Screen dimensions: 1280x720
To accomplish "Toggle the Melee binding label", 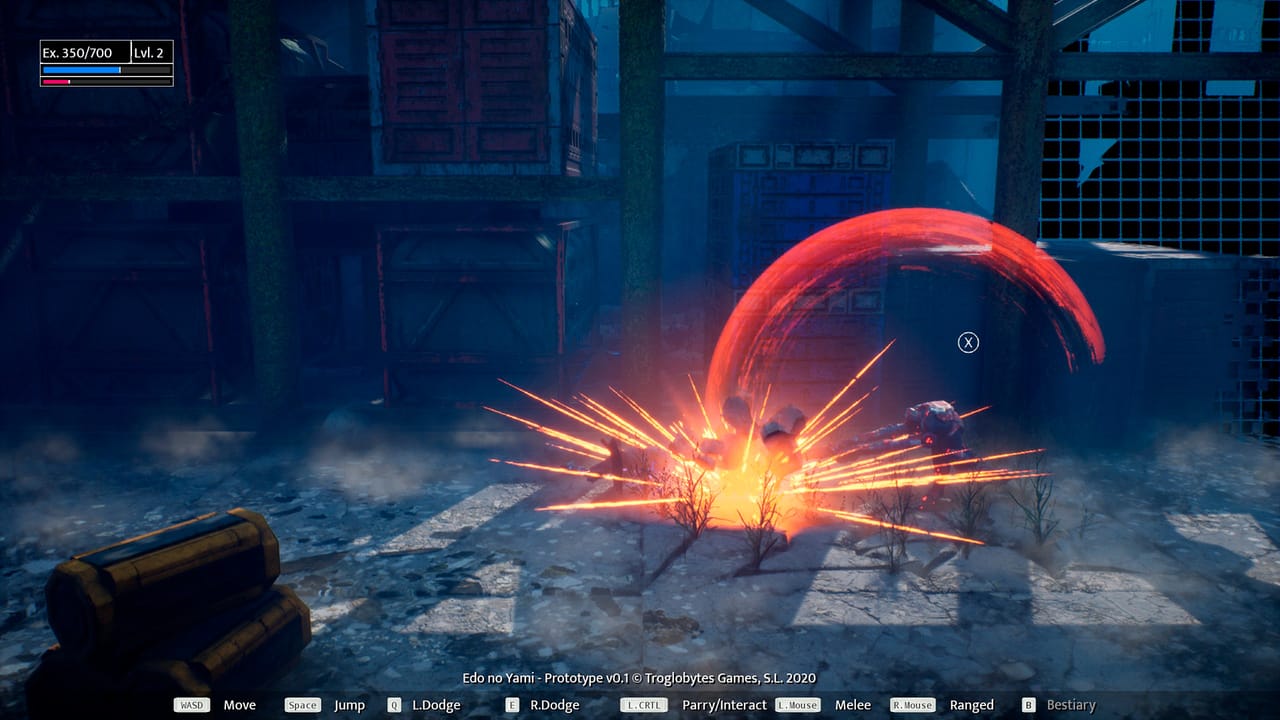I will (852, 704).
